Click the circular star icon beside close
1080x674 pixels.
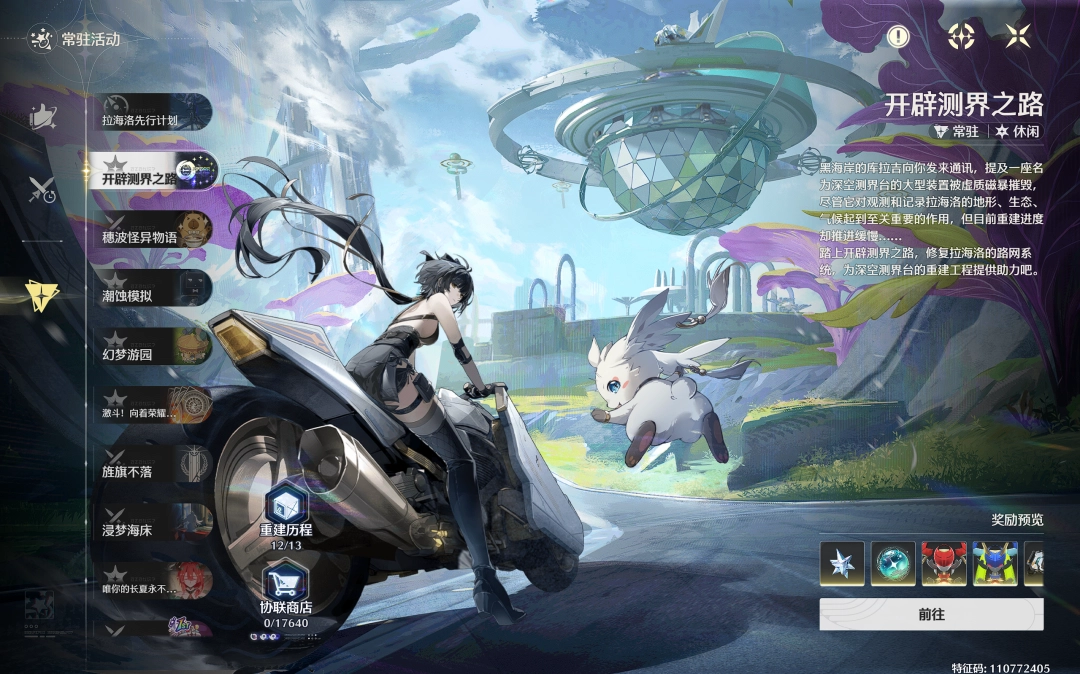coord(961,37)
